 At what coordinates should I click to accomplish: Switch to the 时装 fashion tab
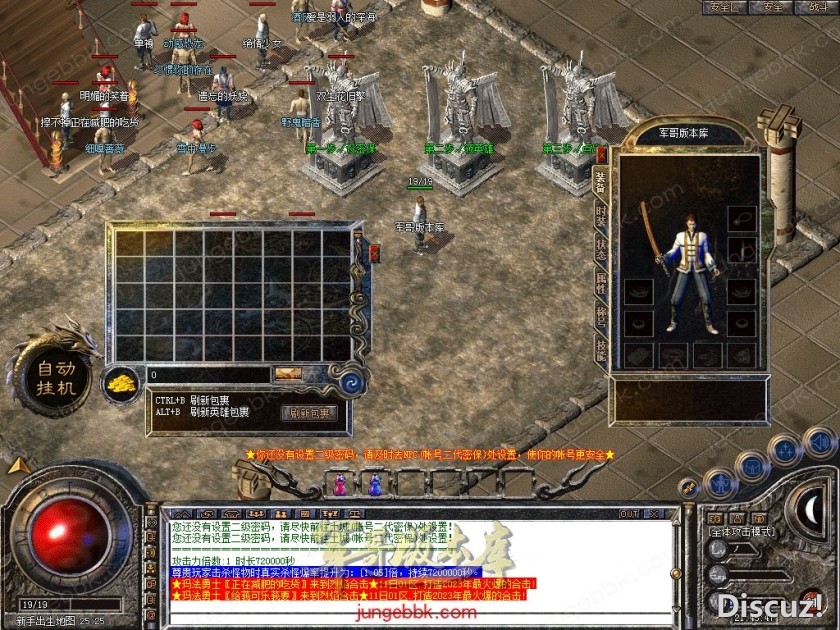click(x=601, y=215)
